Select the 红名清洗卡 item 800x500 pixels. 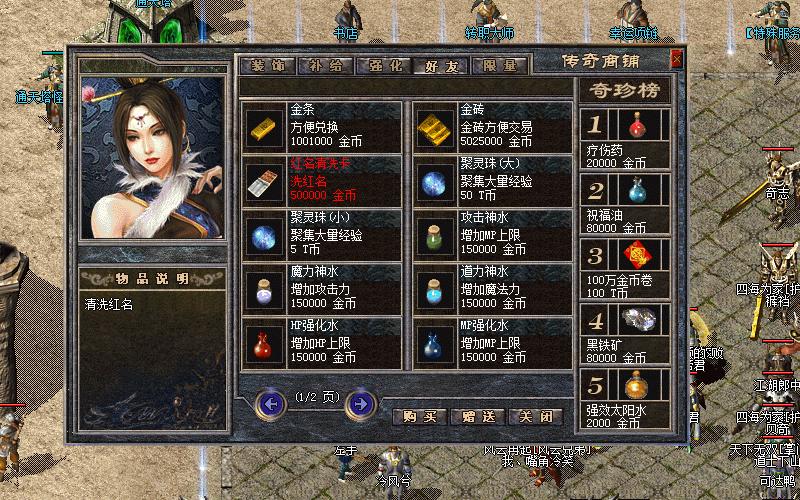pos(263,181)
